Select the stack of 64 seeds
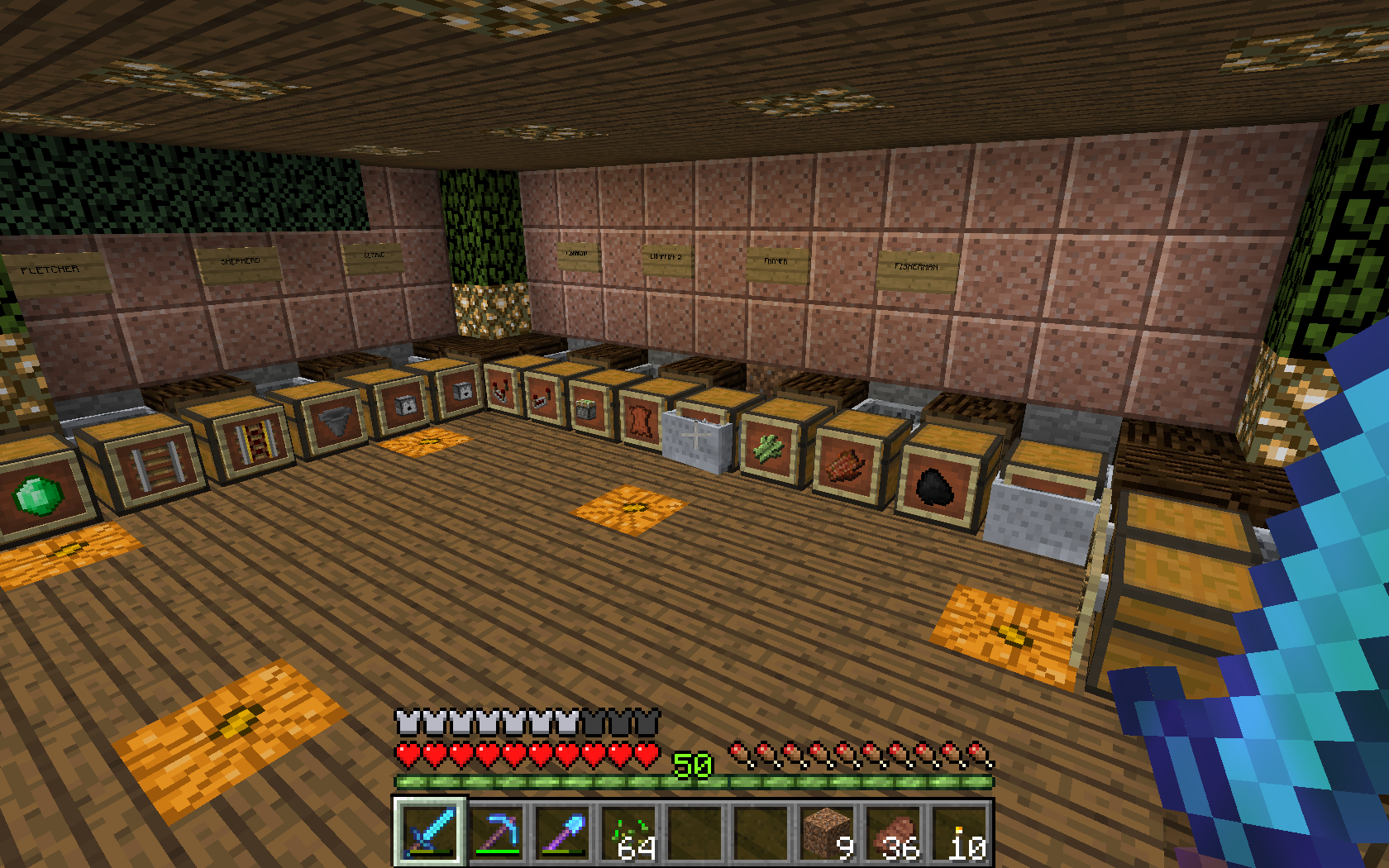 (x=628, y=833)
